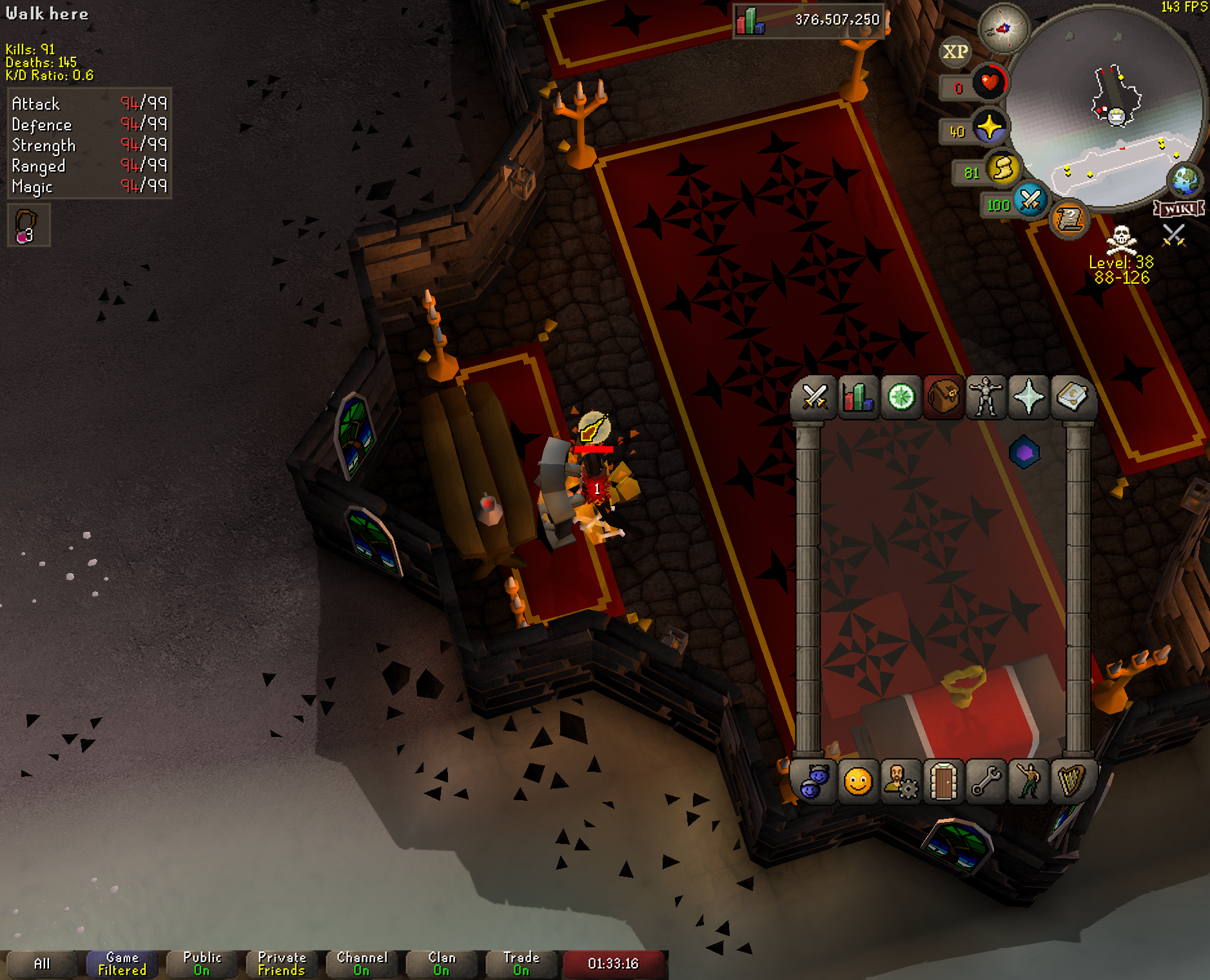Switch to the Skills tab
This screenshot has height=980, width=1210.
click(857, 397)
